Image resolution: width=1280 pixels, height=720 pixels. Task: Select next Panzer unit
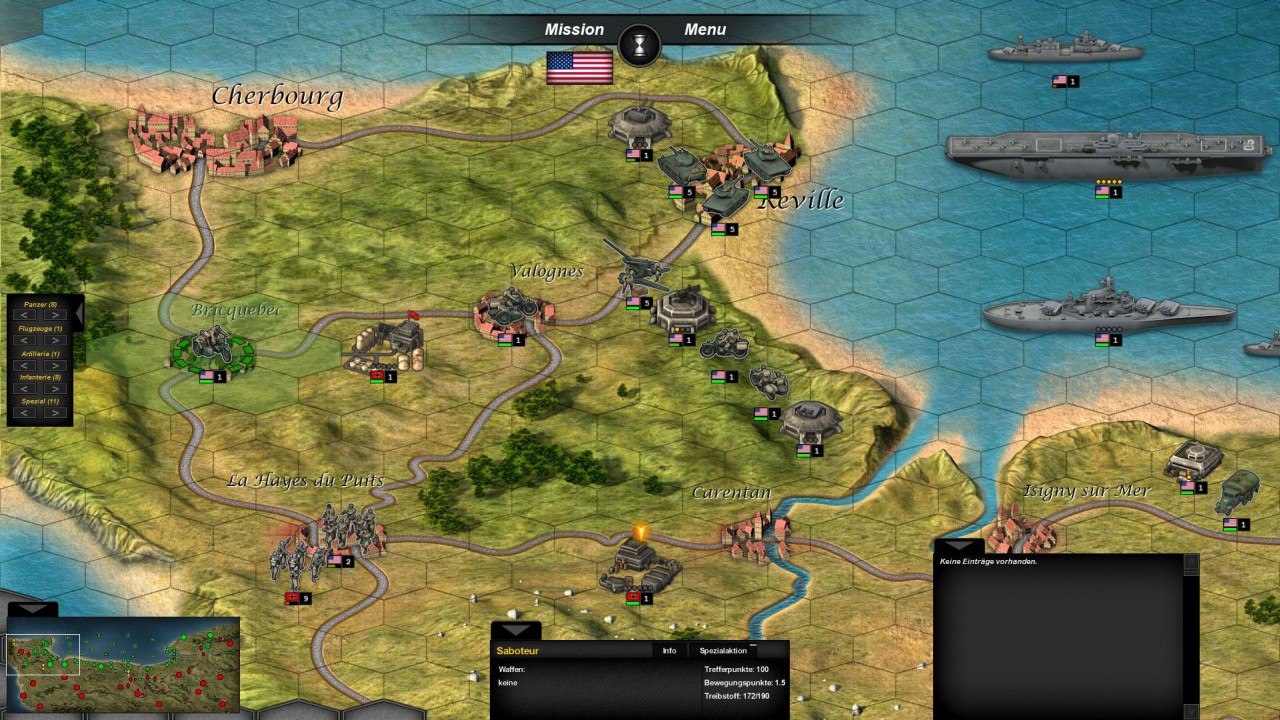pyautogui.click(x=55, y=316)
